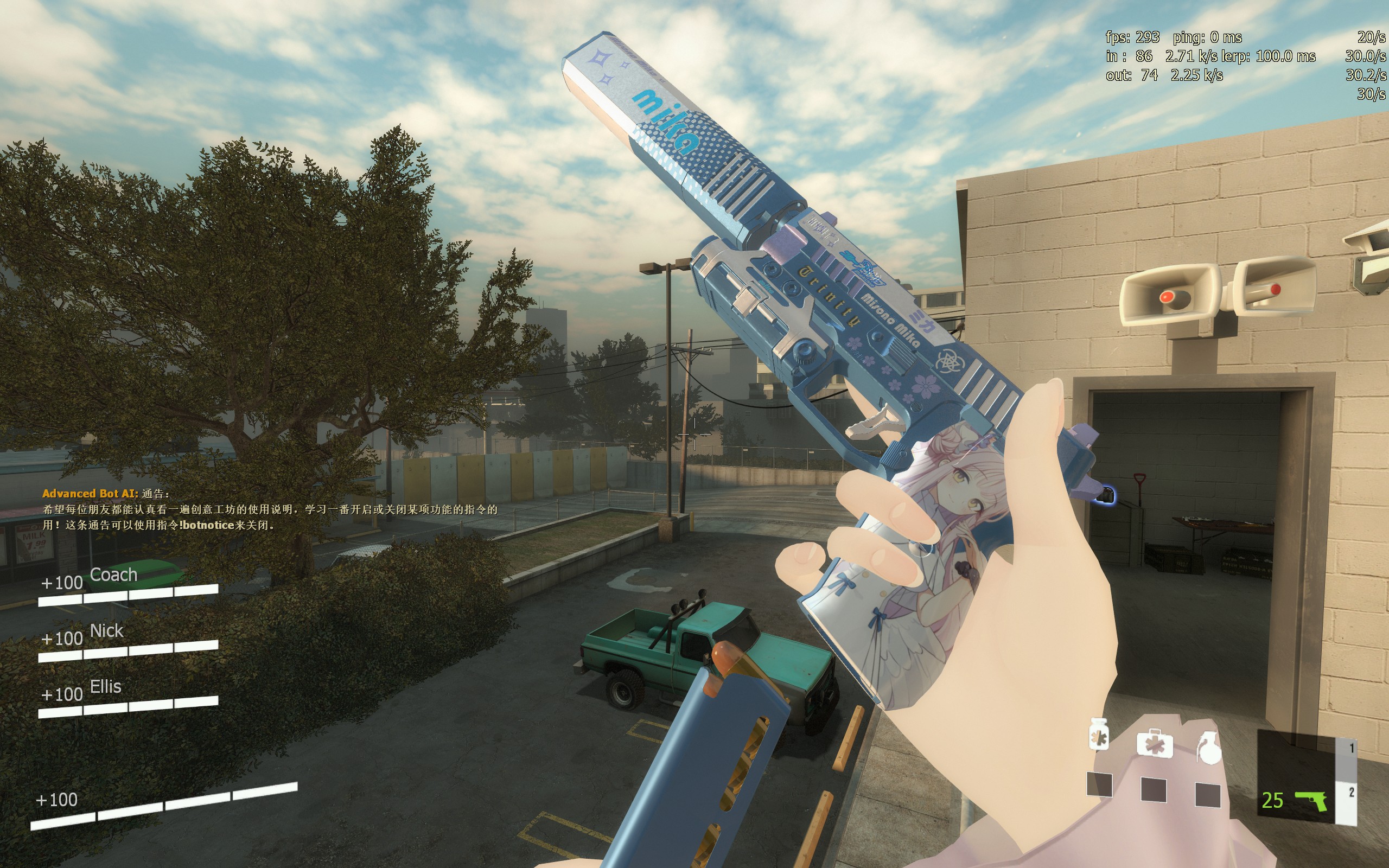Select the first aid kit icon
Screen dimensions: 1389x868
[x=1154, y=743]
